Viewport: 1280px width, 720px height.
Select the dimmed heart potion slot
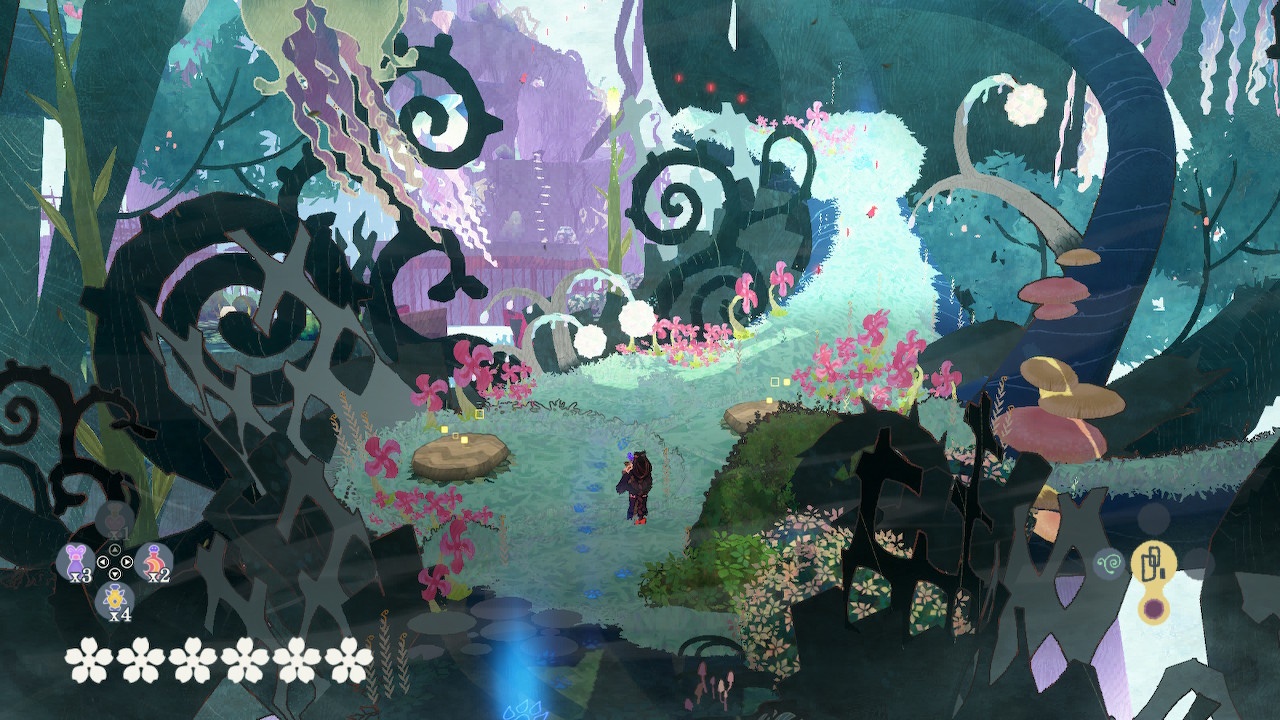point(115,520)
